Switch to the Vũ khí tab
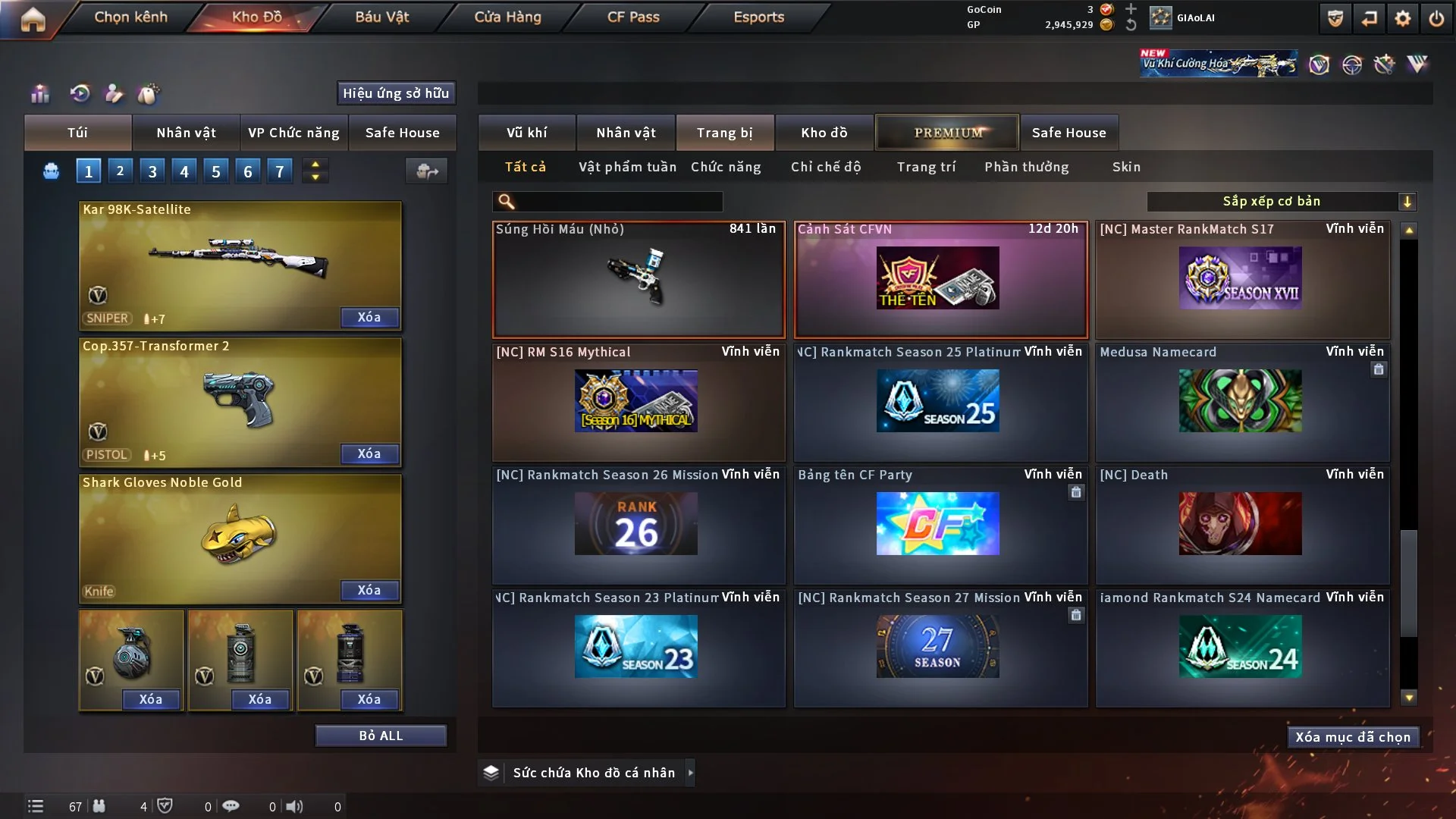This screenshot has width=1456, height=819. 526,133
